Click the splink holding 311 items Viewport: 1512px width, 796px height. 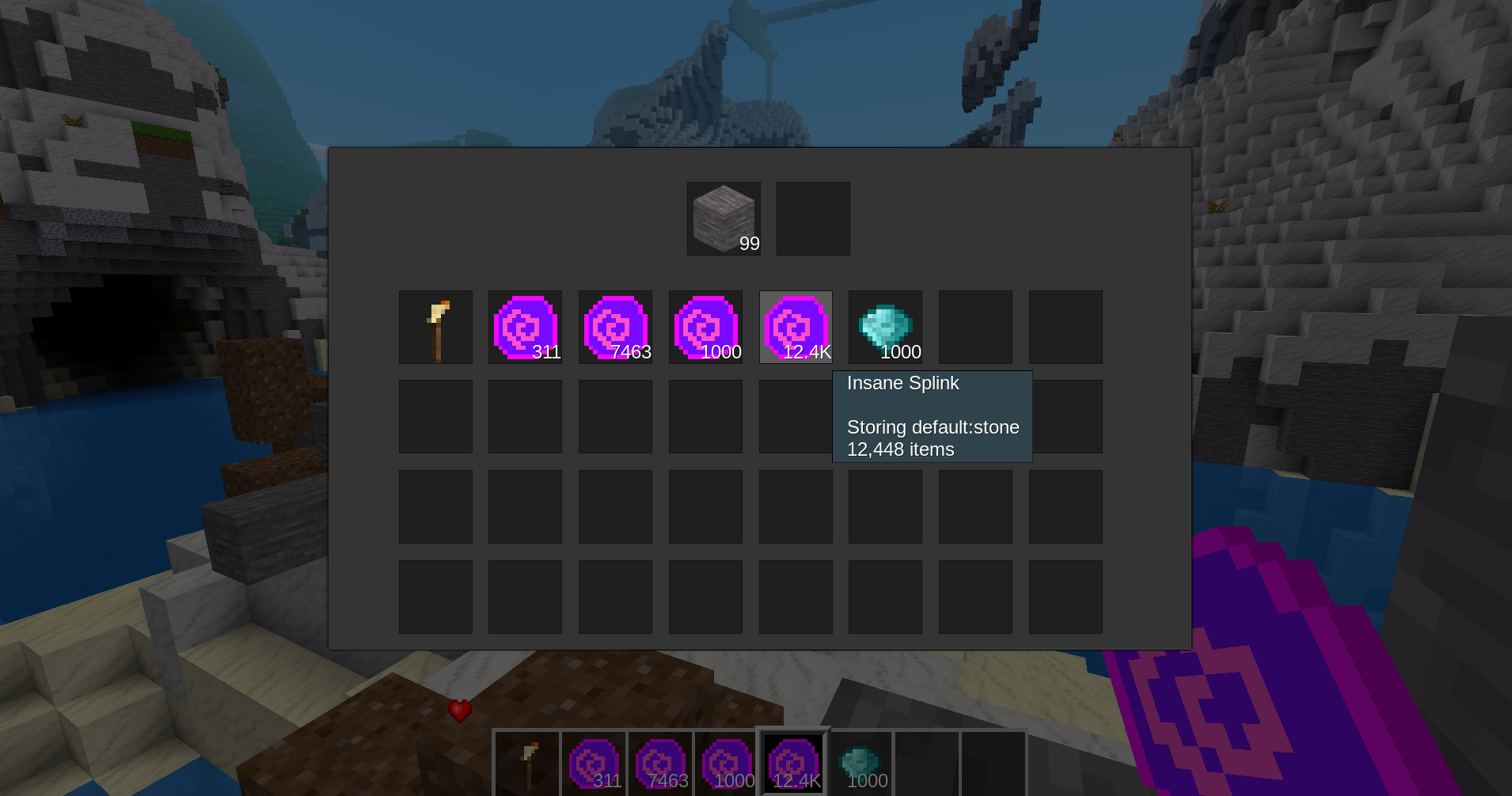[x=525, y=327]
